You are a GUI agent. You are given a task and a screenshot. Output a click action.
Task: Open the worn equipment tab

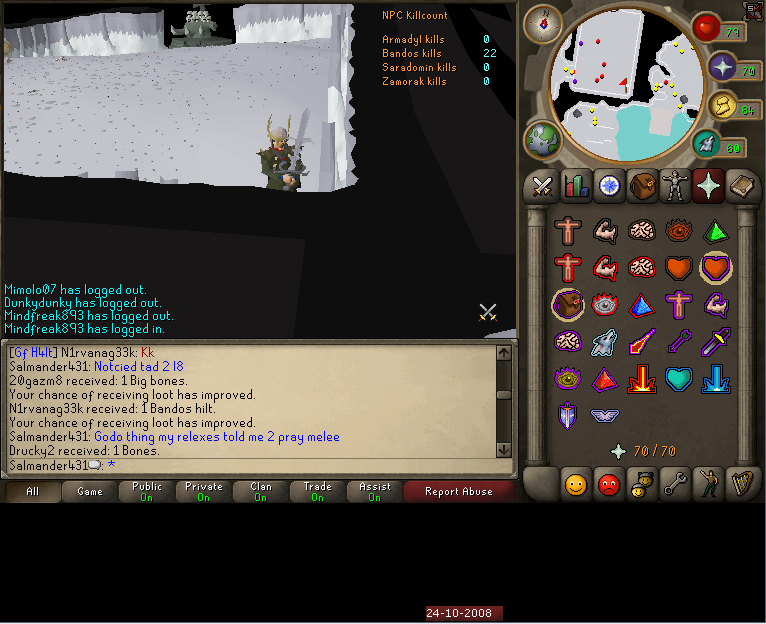click(675, 186)
